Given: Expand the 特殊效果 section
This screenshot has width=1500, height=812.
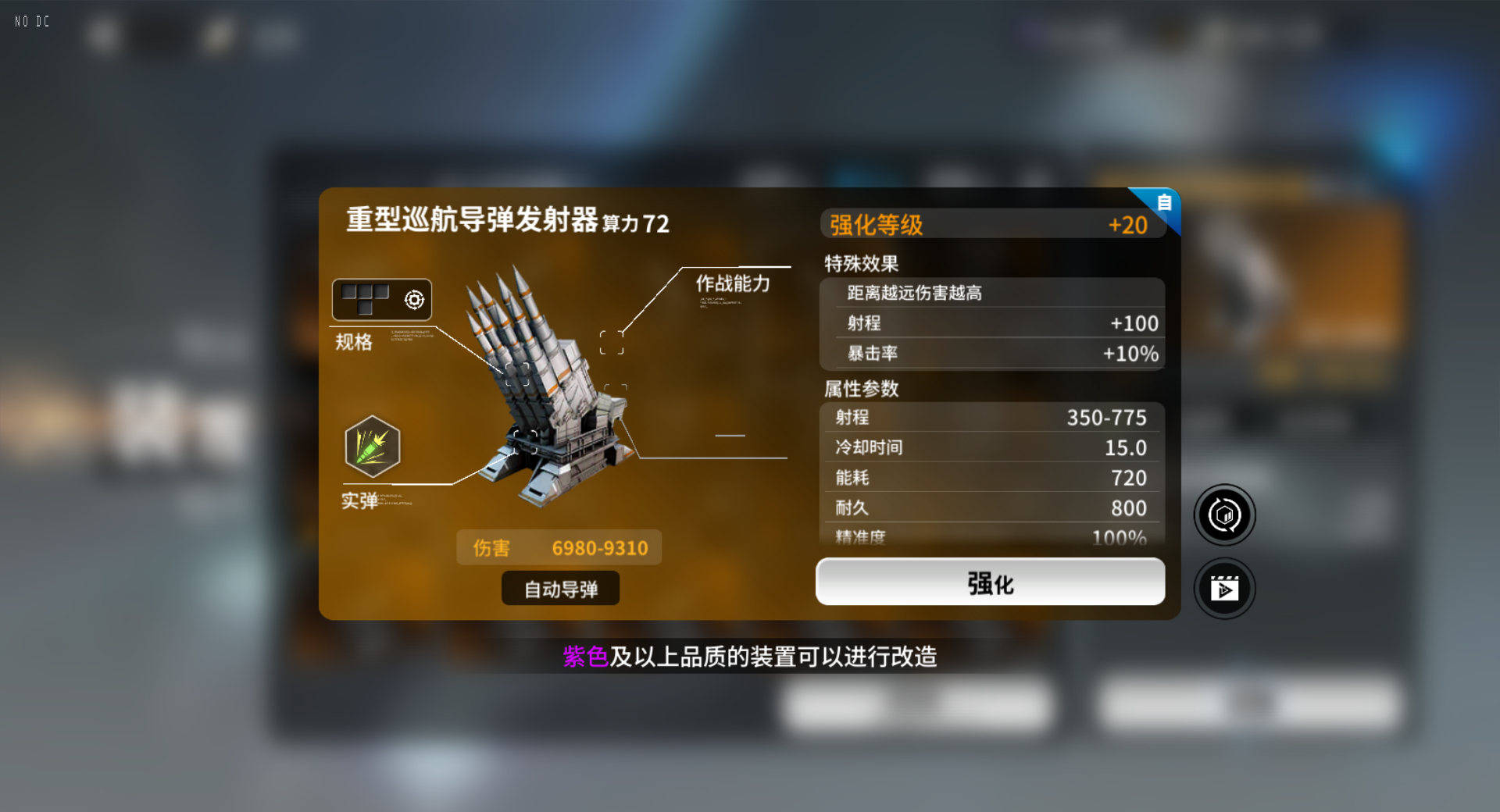Looking at the screenshot, I should click(x=859, y=263).
